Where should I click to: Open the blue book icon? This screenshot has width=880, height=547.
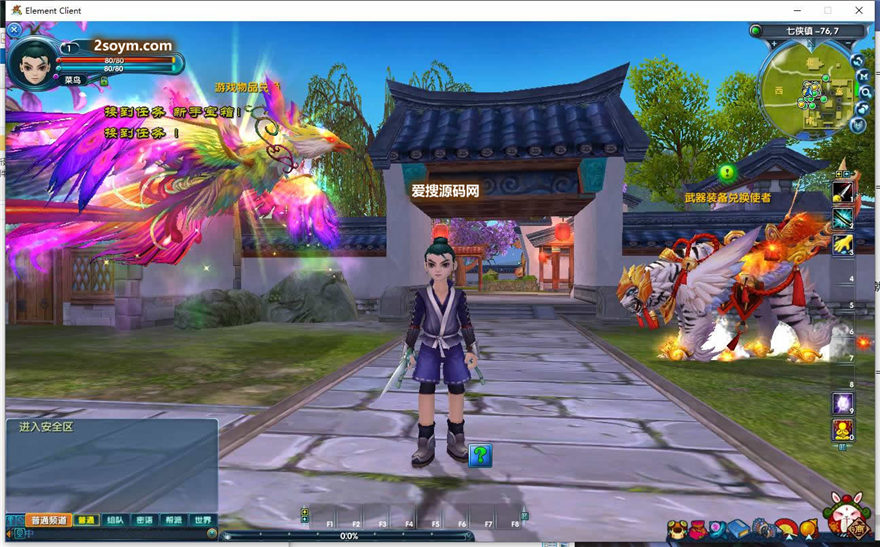coord(738,529)
